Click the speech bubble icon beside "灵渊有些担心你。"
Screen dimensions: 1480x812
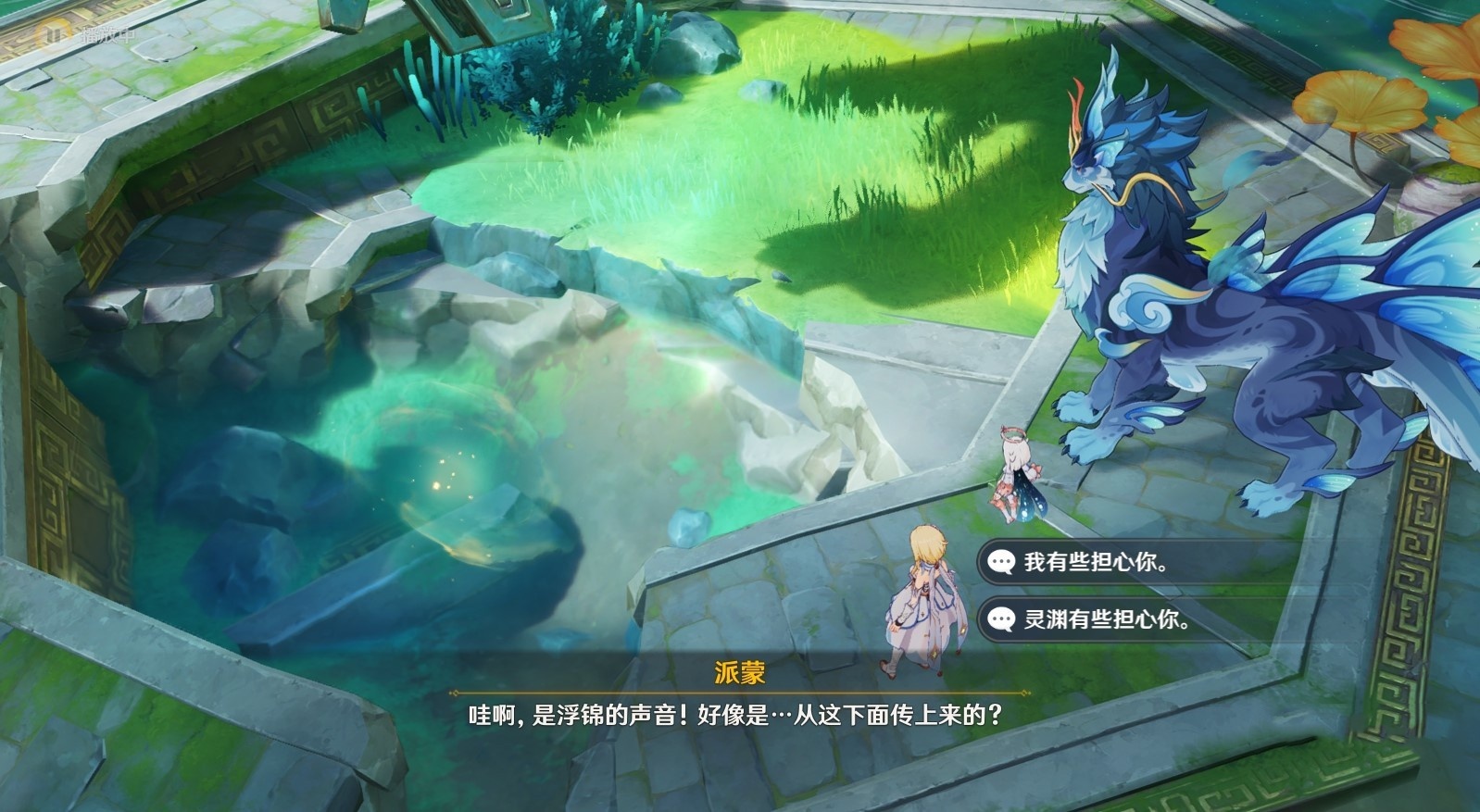click(x=1002, y=618)
